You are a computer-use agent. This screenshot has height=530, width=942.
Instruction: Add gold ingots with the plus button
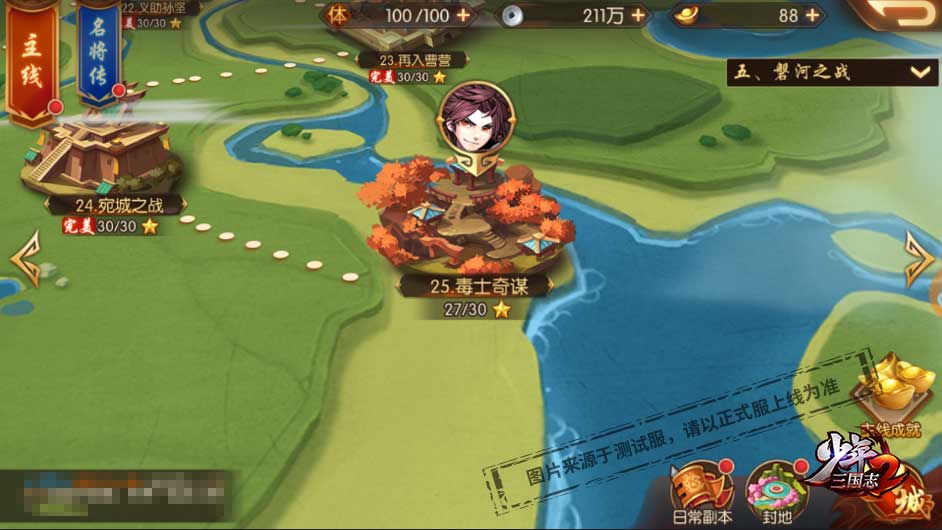click(x=812, y=15)
